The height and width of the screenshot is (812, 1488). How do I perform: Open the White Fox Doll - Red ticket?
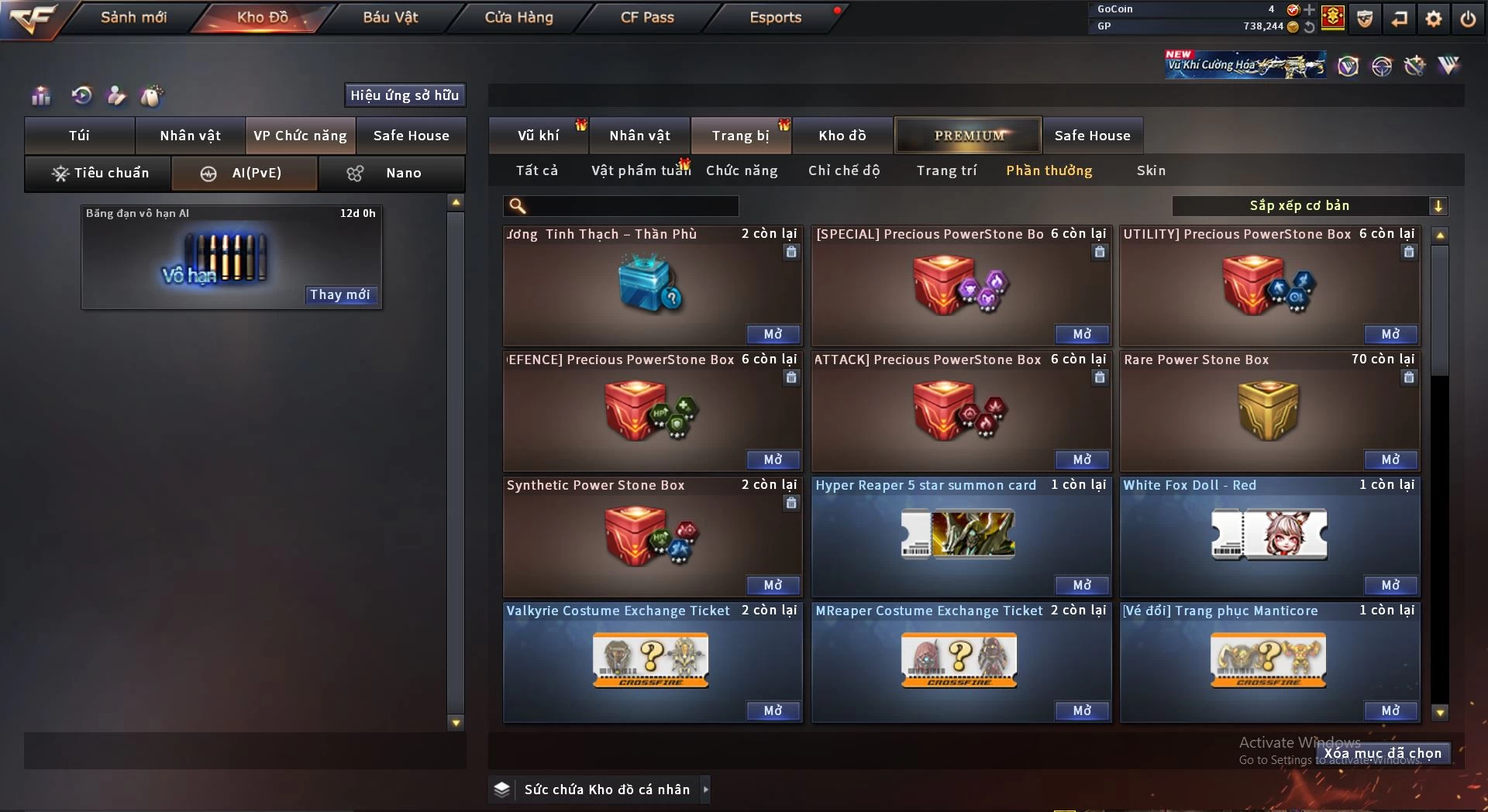point(1390,585)
